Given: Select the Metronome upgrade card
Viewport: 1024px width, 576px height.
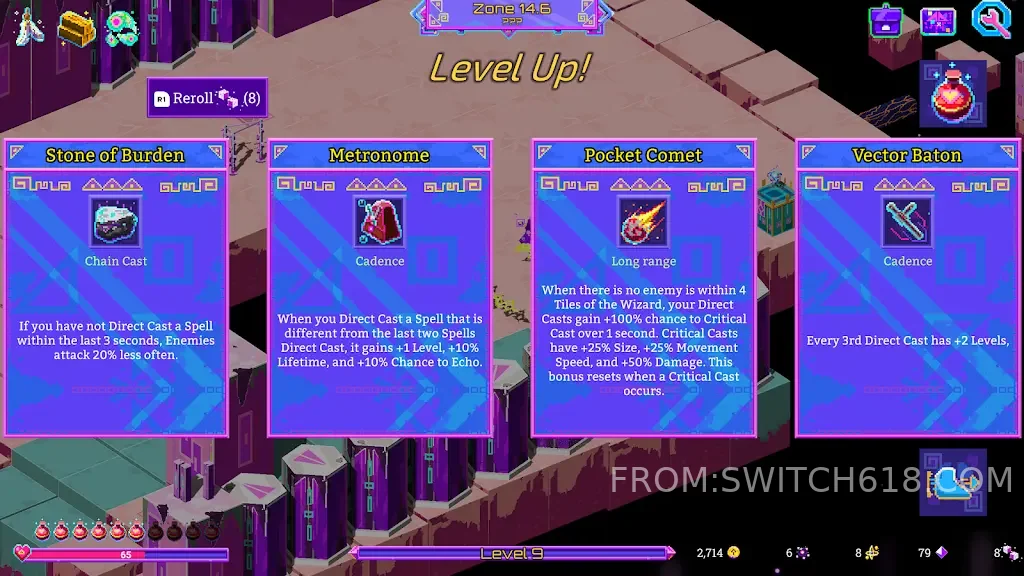Looking at the screenshot, I should [380, 290].
